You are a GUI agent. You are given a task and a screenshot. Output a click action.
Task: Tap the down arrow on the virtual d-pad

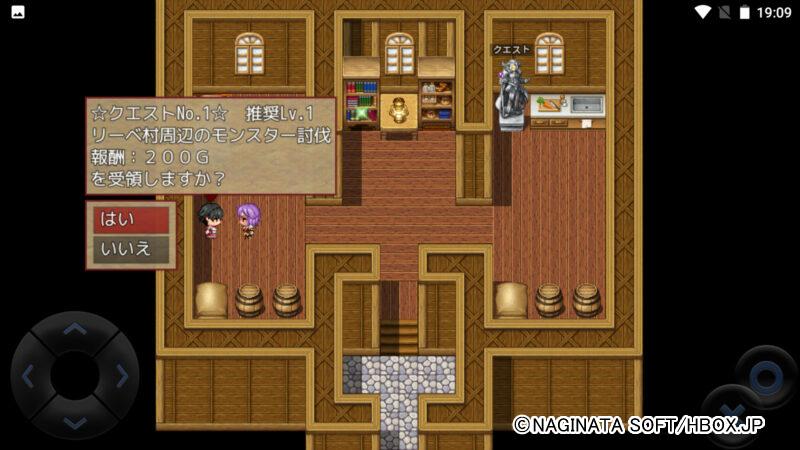pos(74,422)
